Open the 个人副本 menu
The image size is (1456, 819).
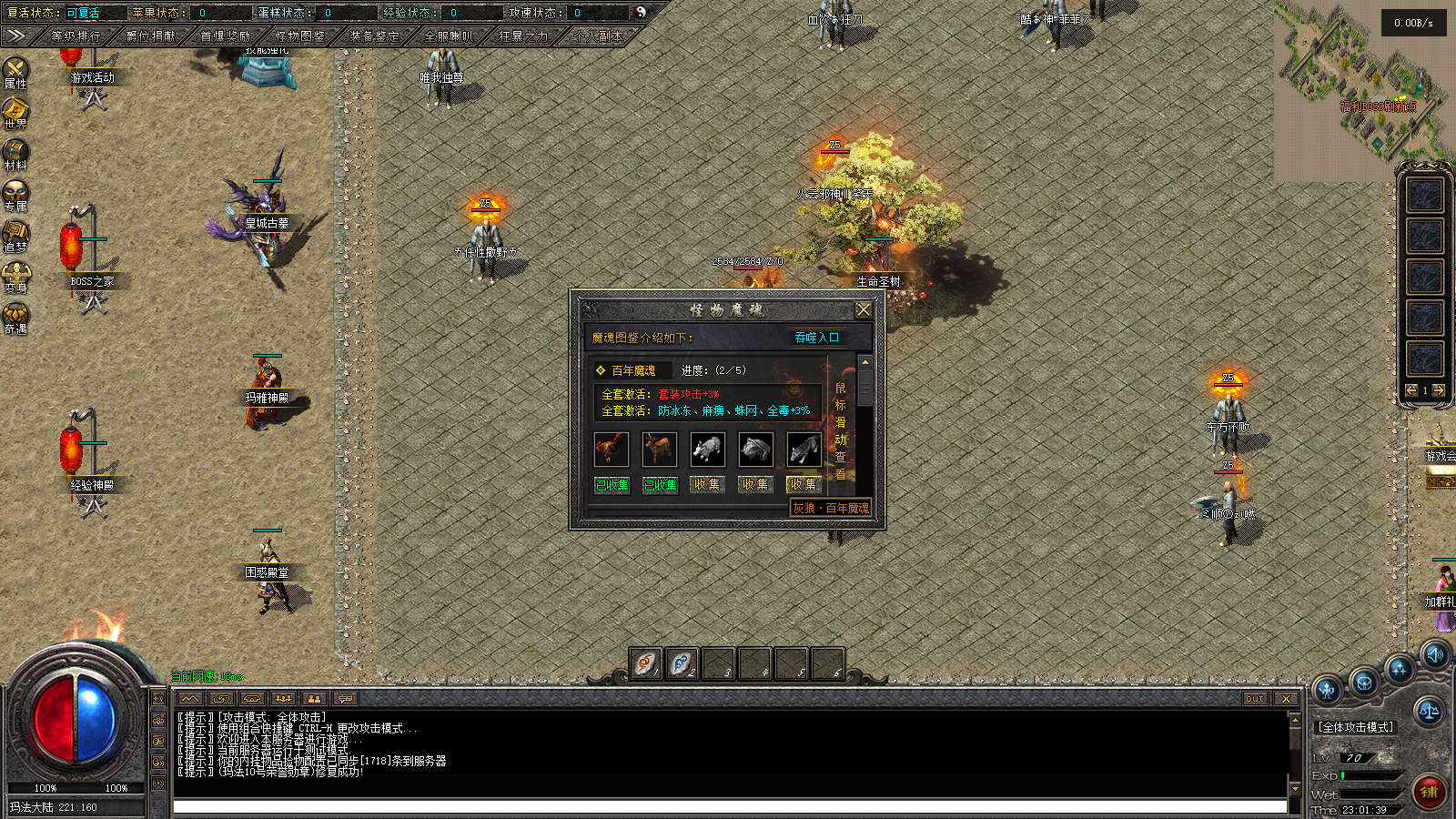[599, 36]
